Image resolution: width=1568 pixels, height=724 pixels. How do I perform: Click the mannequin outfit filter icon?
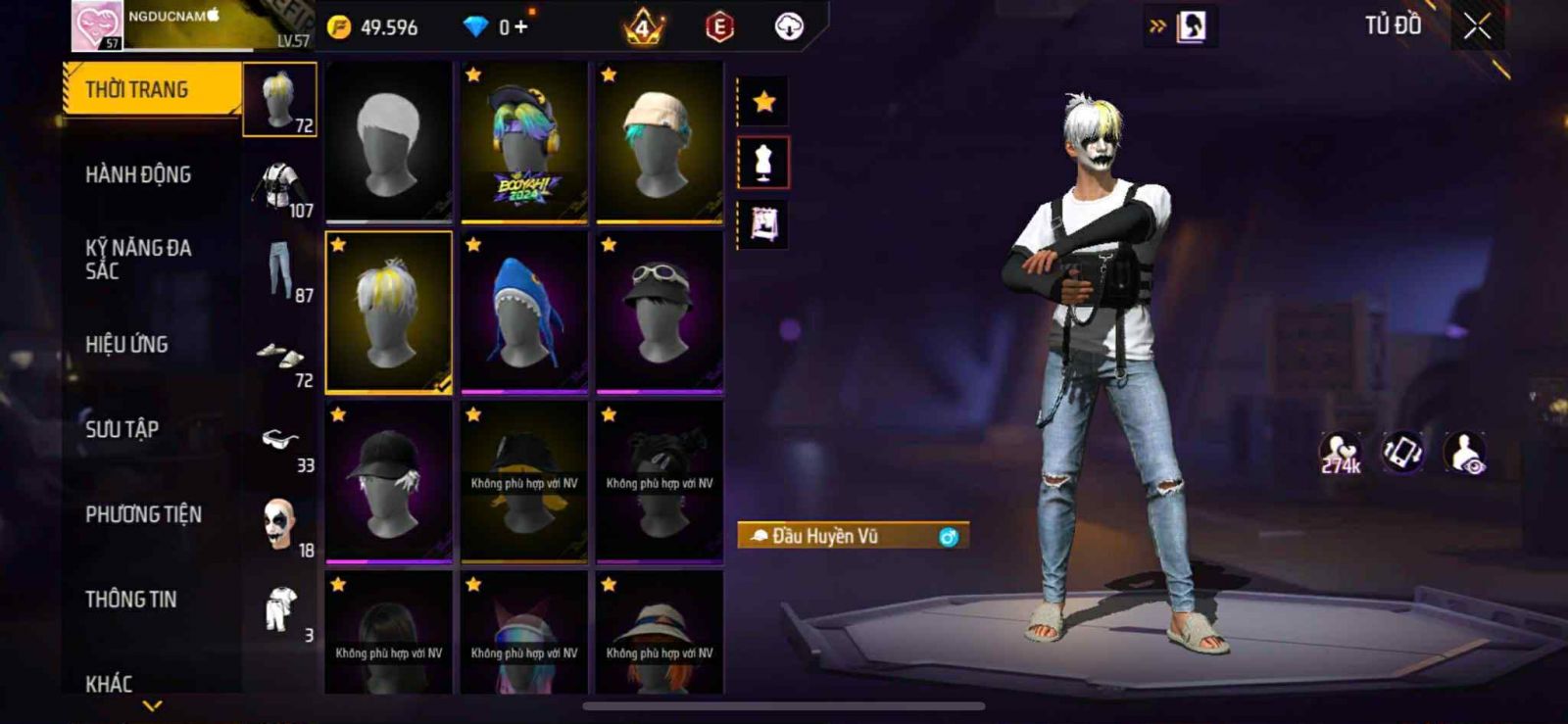coord(763,163)
